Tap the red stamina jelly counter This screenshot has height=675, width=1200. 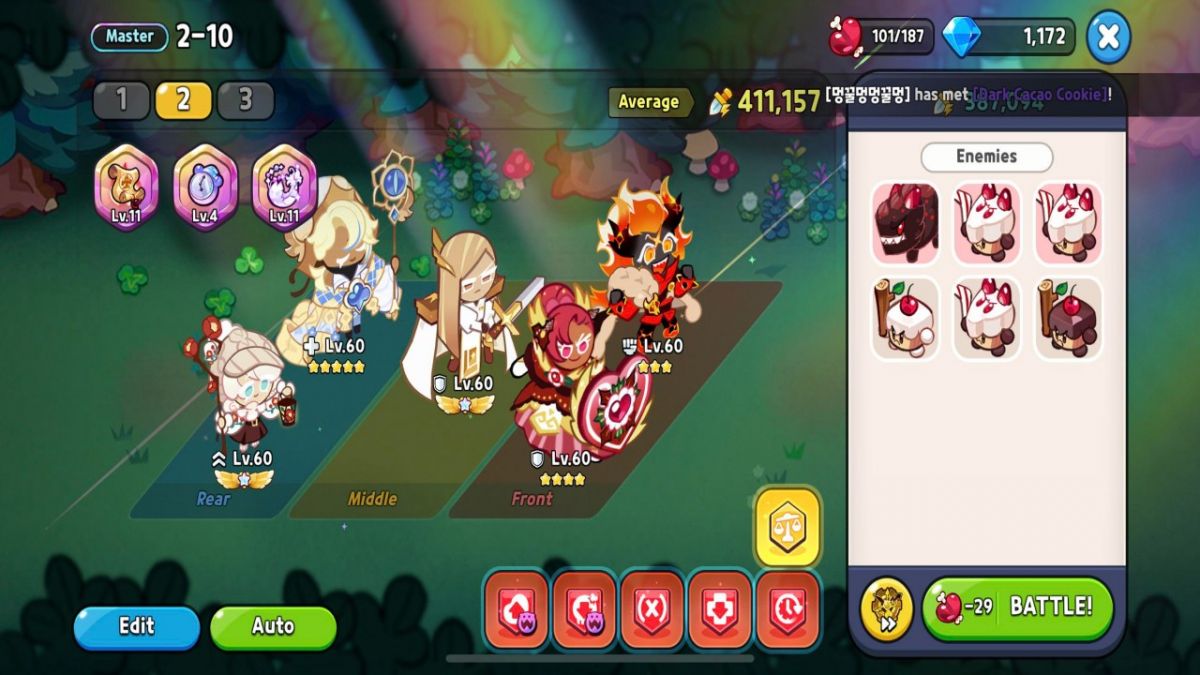tap(881, 38)
